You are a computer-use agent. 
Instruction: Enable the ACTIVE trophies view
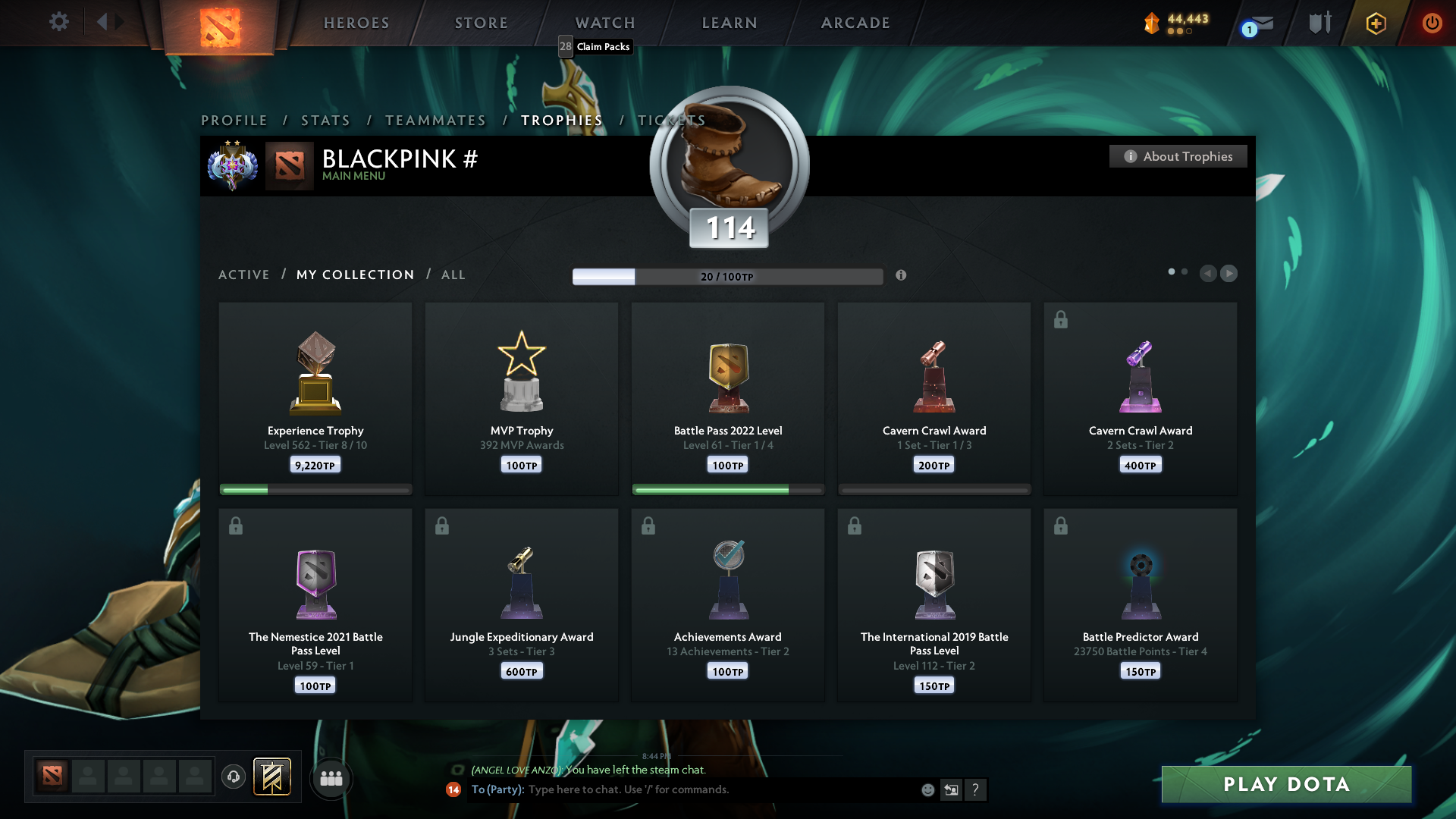tap(244, 275)
